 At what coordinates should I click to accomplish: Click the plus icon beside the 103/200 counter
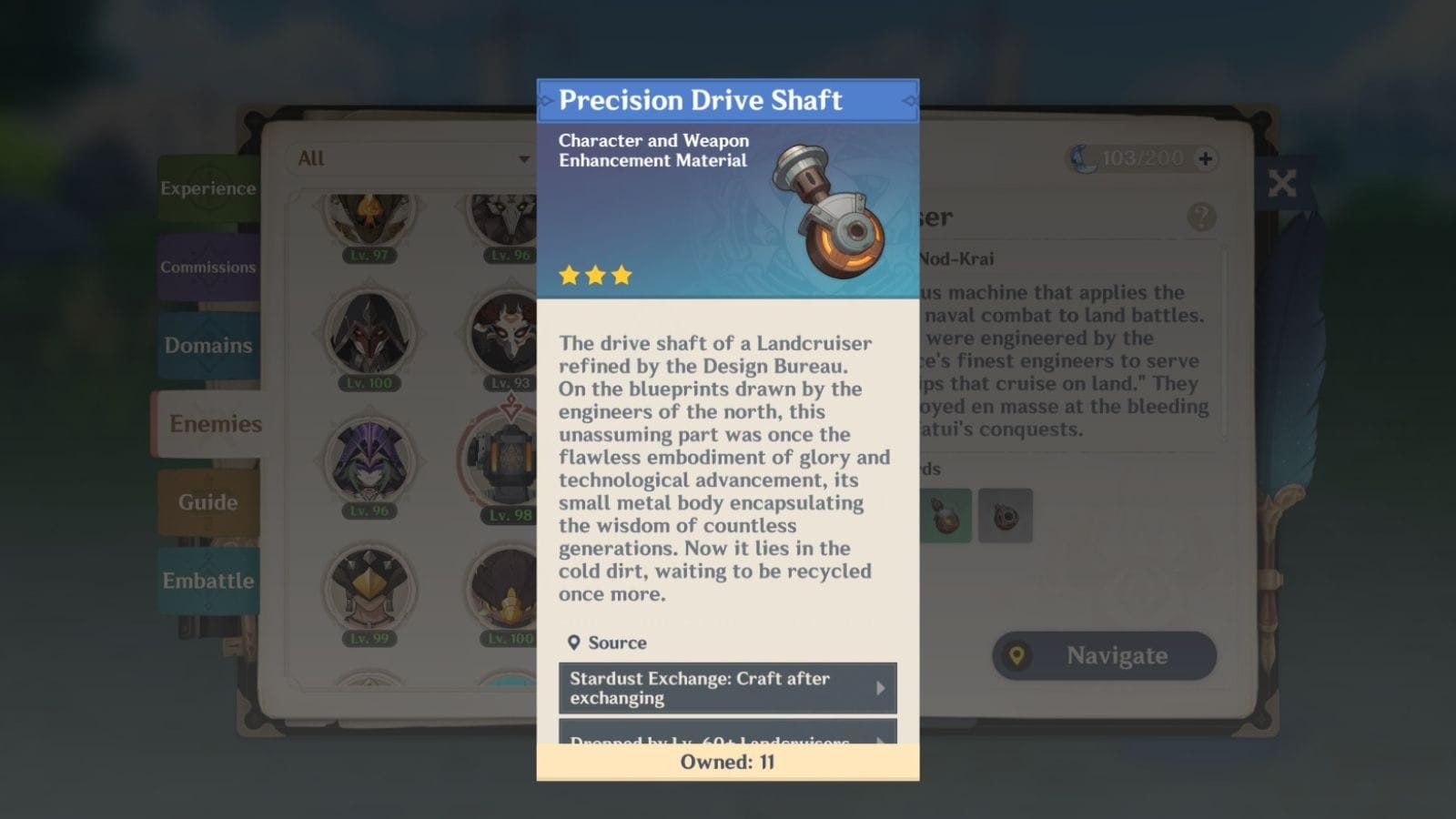tap(1205, 157)
